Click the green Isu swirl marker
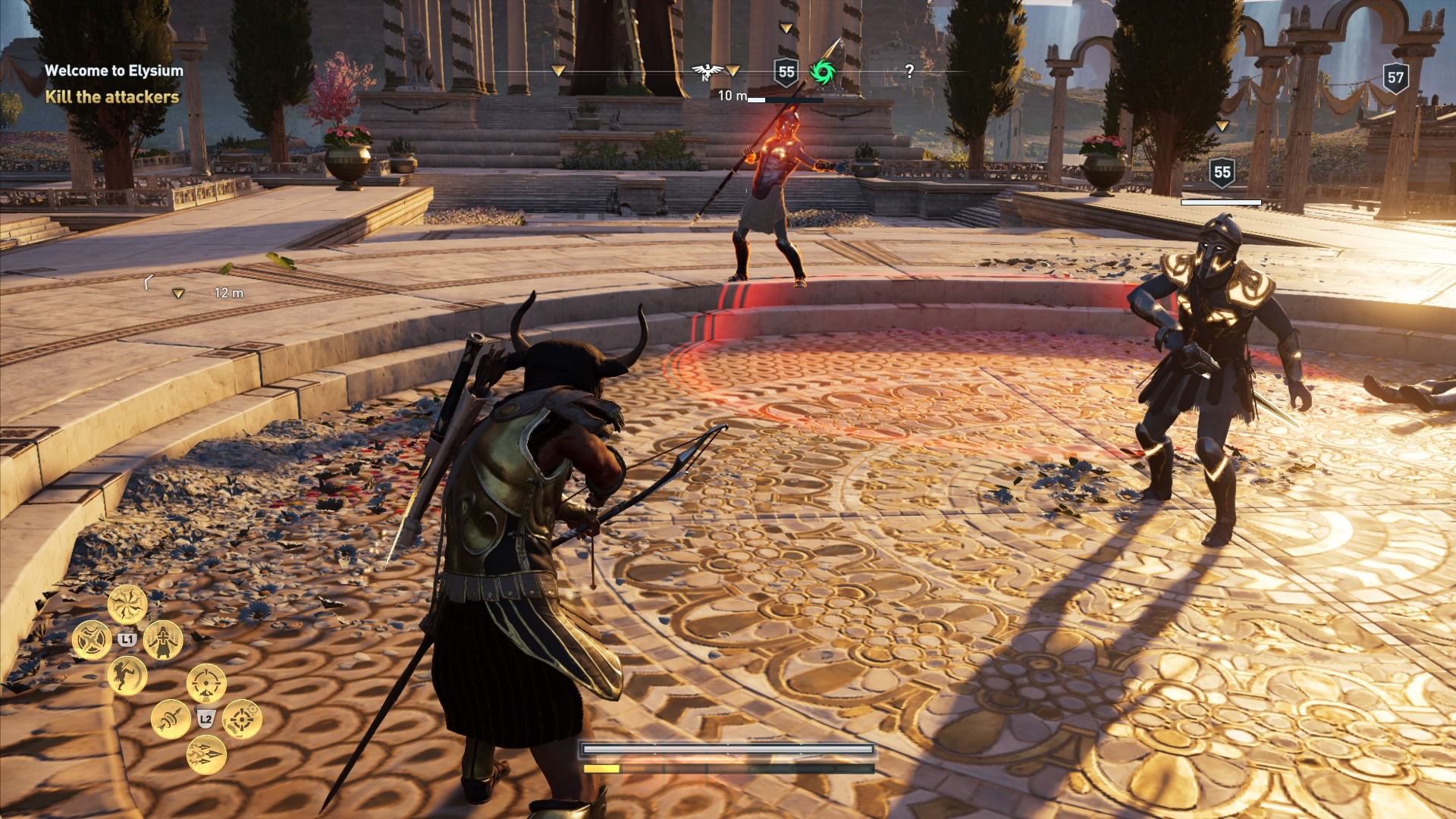Screen dimensions: 1456x819 point(823,72)
